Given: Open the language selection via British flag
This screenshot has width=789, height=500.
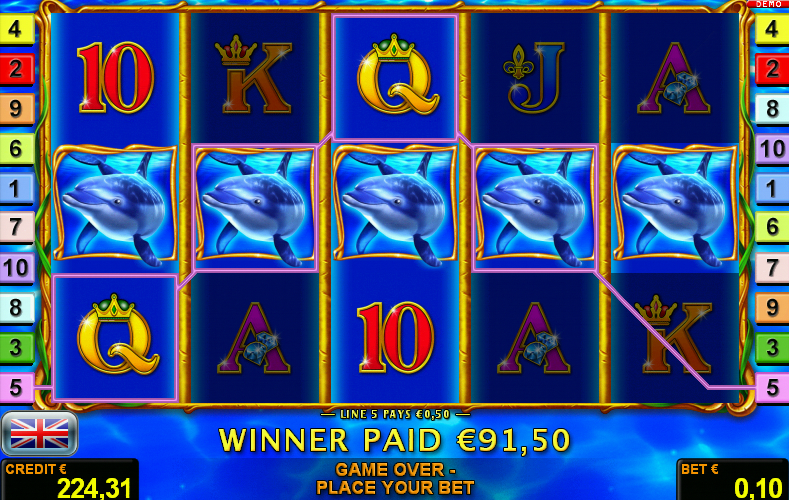Looking at the screenshot, I should tap(39, 433).
